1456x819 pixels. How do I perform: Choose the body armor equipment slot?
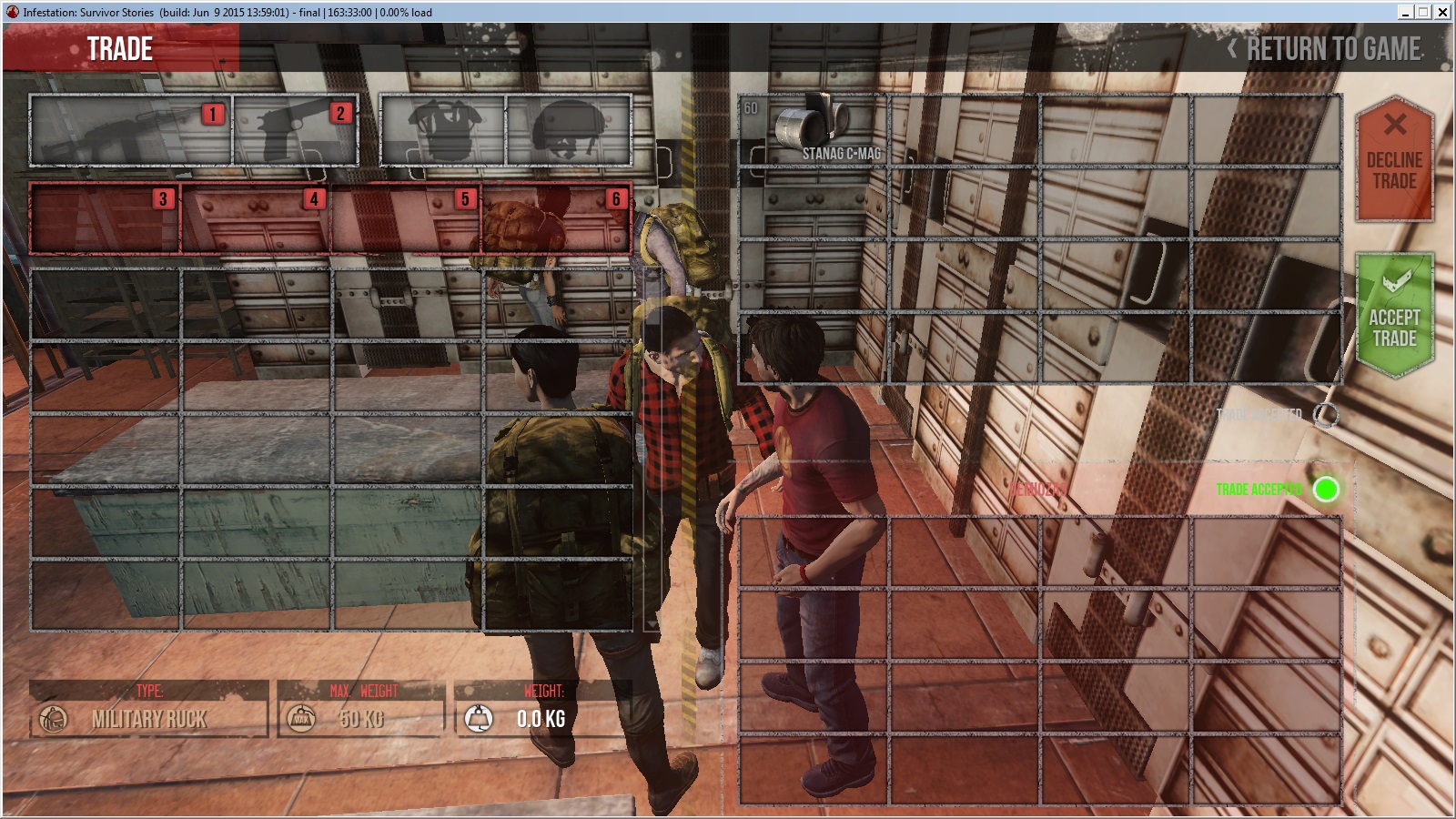tap(443, 130)
